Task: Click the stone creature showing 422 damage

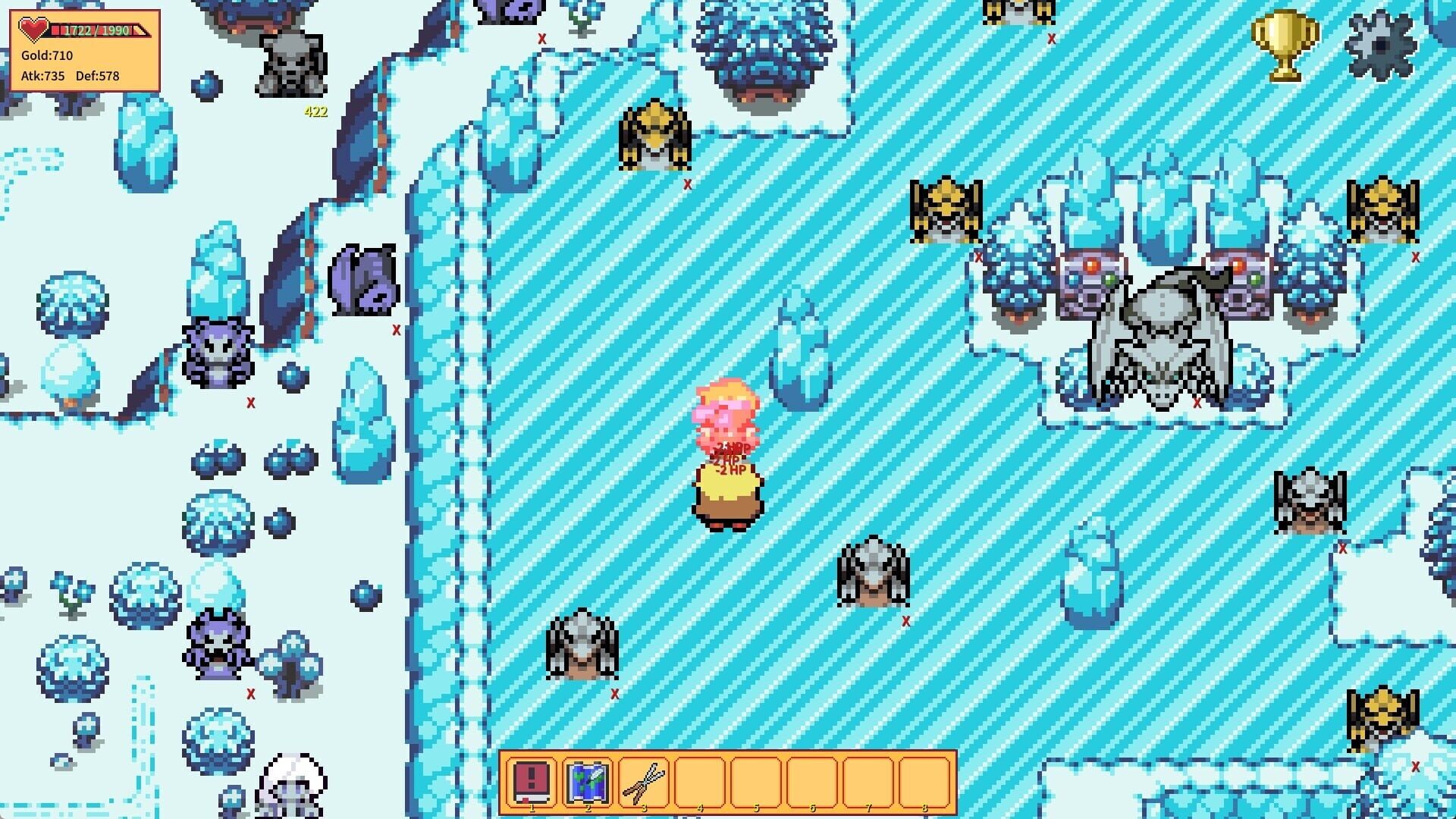Action: pos(290,64)
